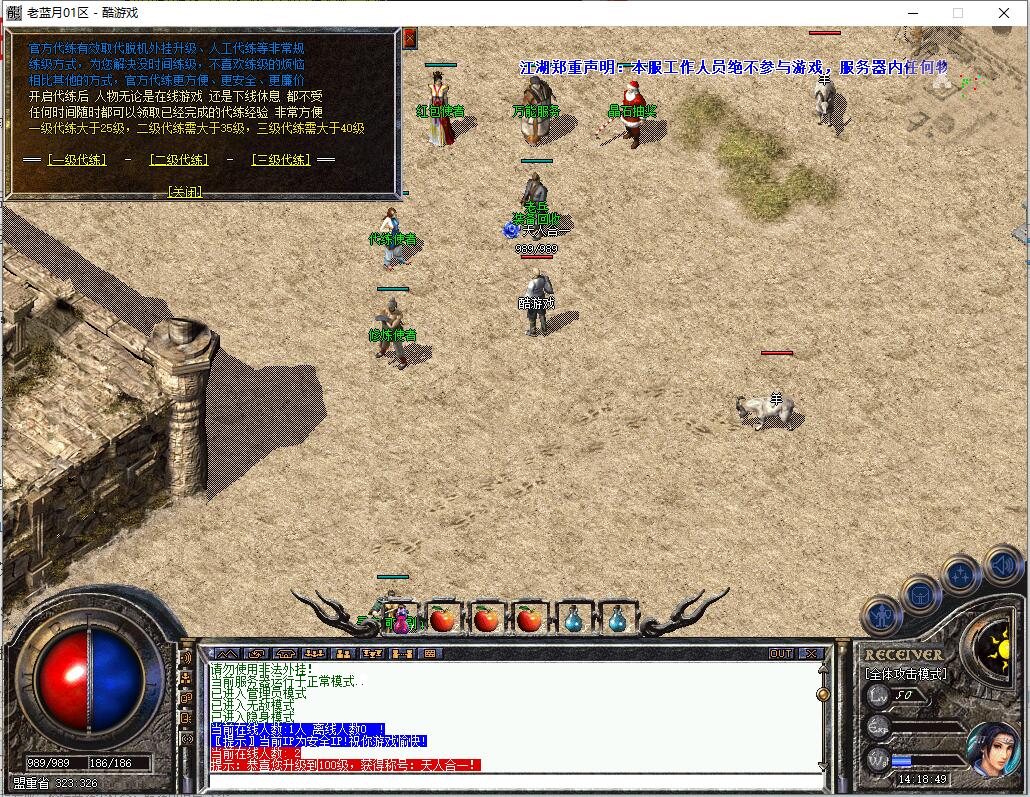Pick the 三级代练 option
Viewport: 1030px width, 797px height.
pos(280,160)
